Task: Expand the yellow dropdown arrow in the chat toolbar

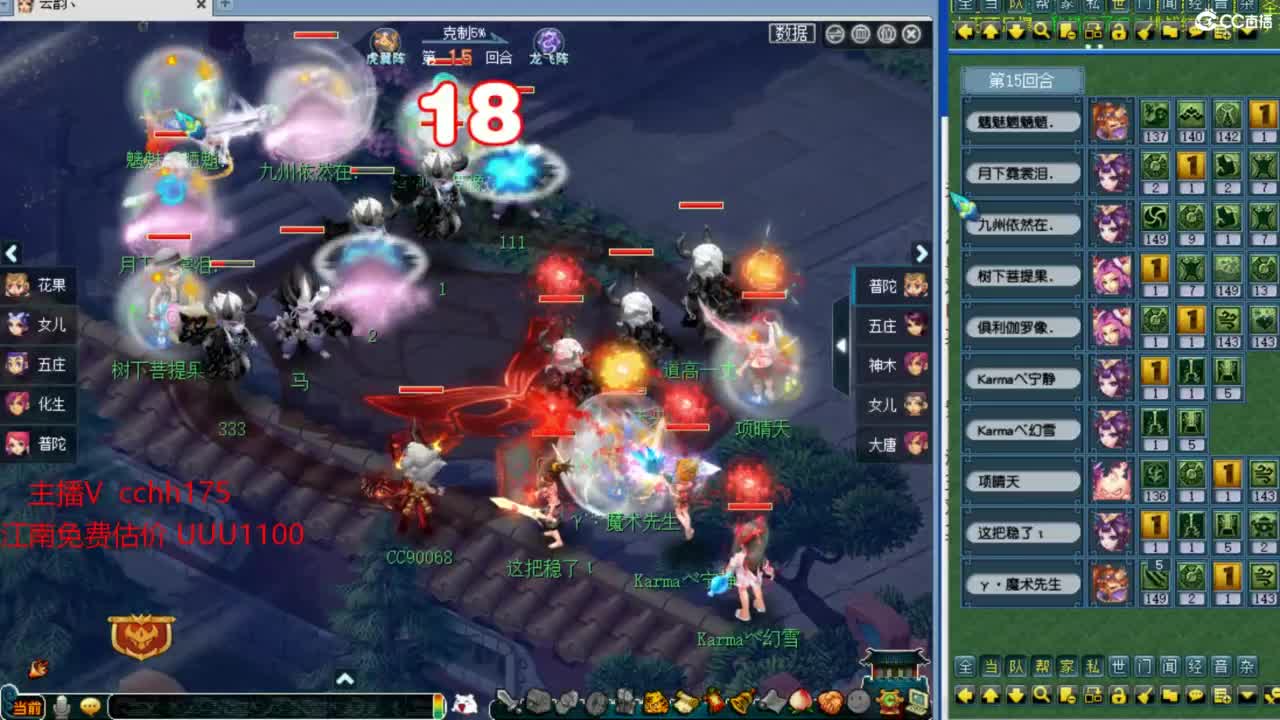Action: pos(1245,695)
